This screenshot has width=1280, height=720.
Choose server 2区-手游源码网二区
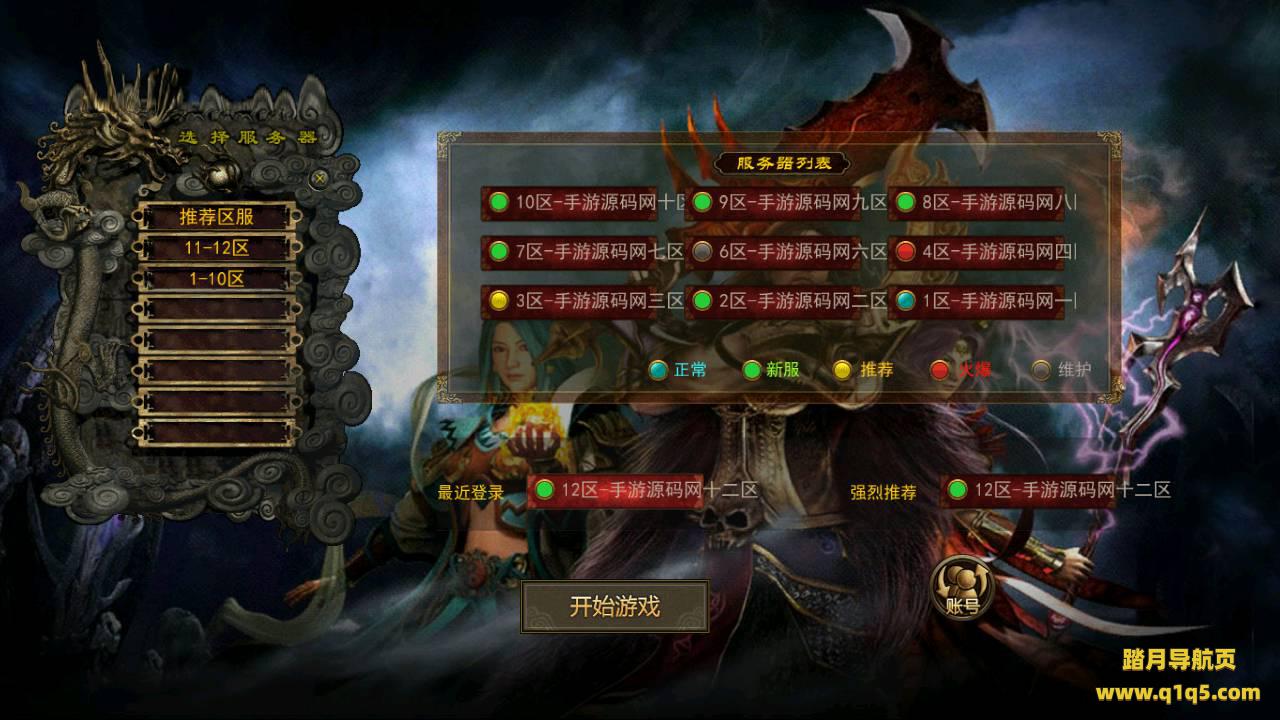(x=786, y=300)
